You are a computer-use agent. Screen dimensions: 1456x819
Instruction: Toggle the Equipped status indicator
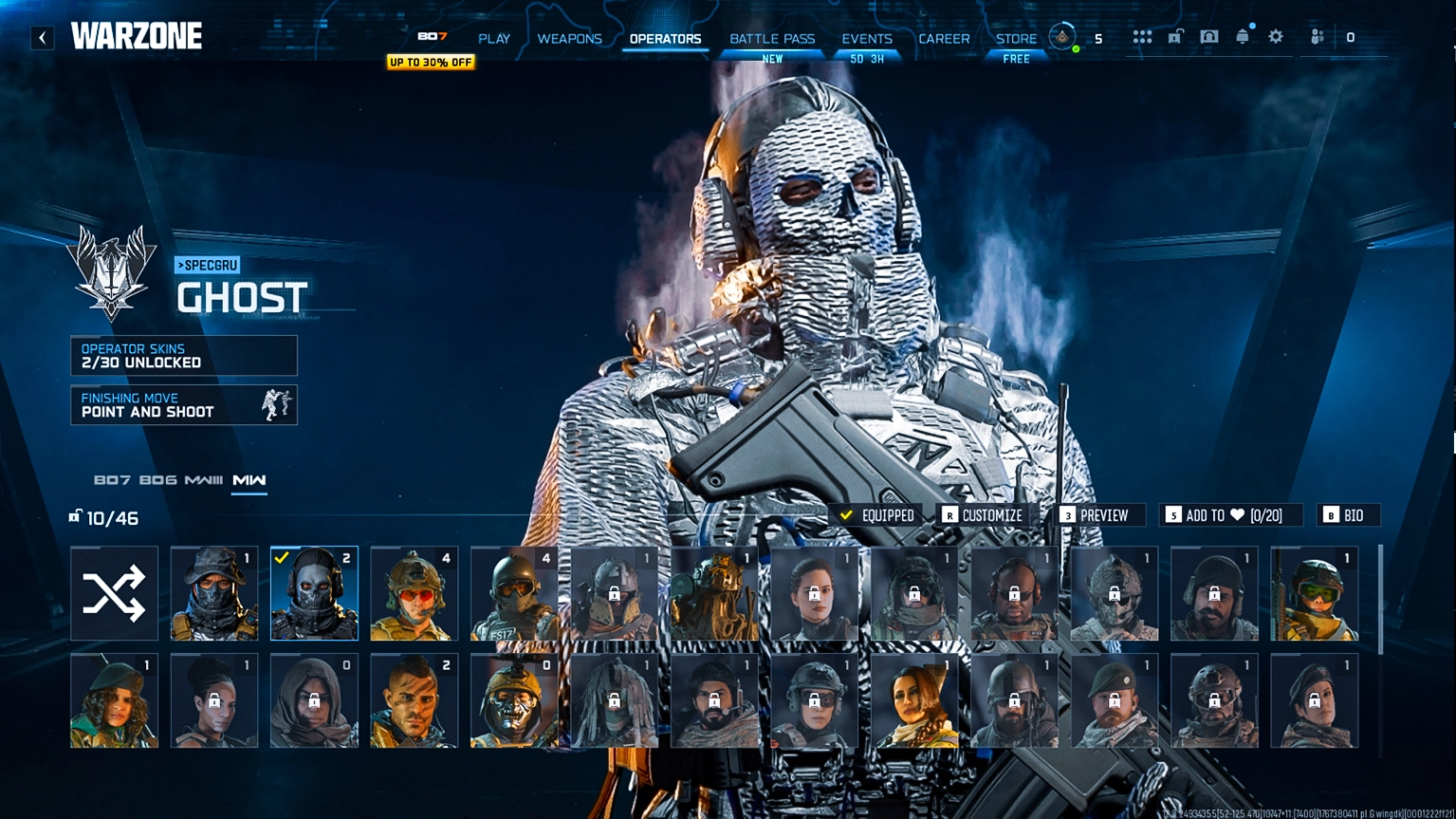[x=878, y=515]
